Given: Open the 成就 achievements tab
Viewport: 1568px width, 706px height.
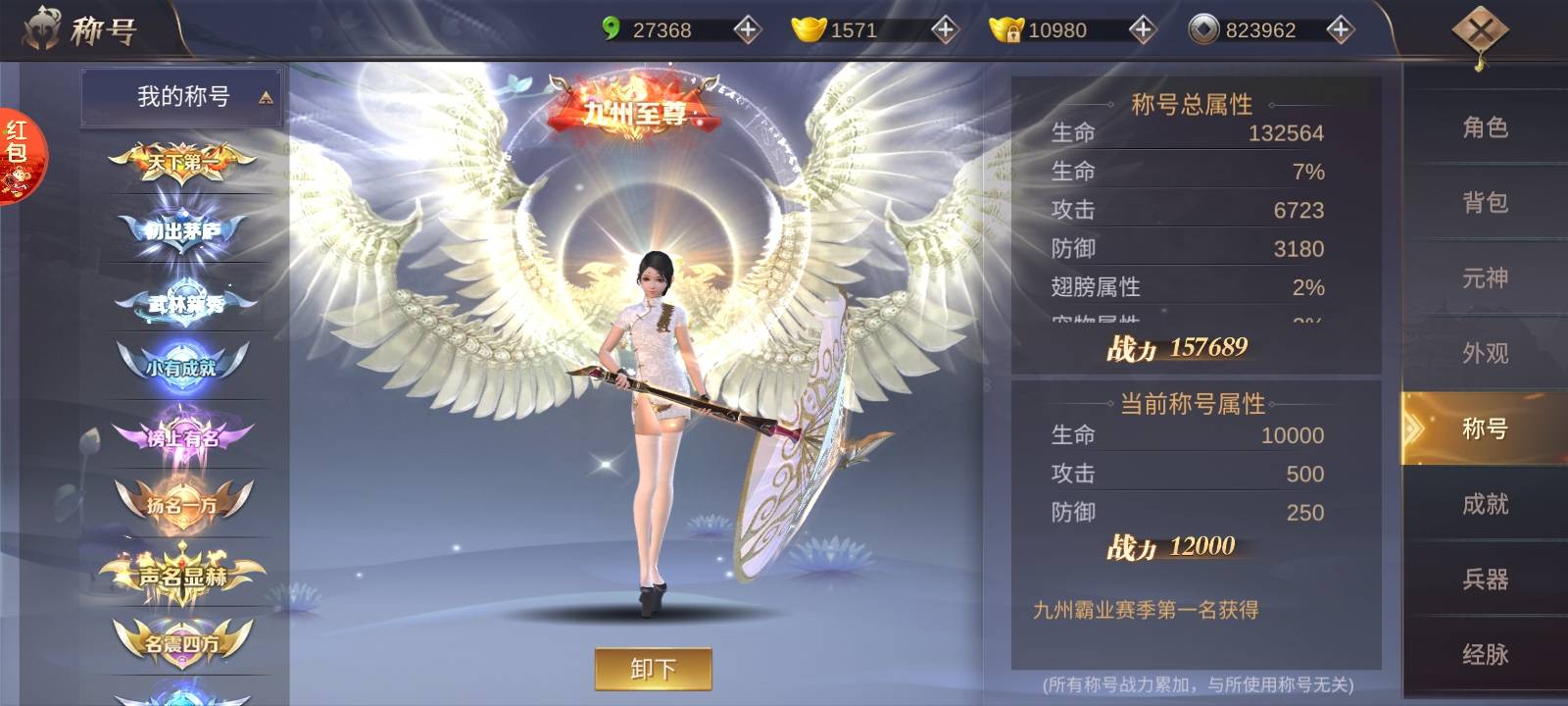Looking at the screenshot, I should click(x=1485, y=504).
